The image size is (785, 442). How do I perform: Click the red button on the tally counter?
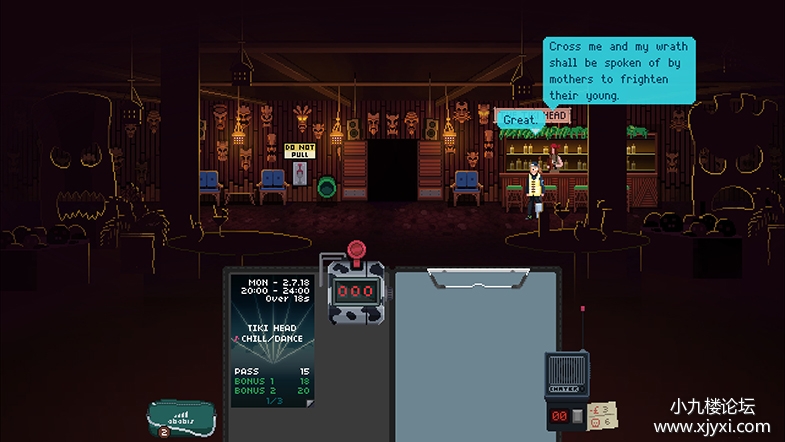click(x=354, y=252)
